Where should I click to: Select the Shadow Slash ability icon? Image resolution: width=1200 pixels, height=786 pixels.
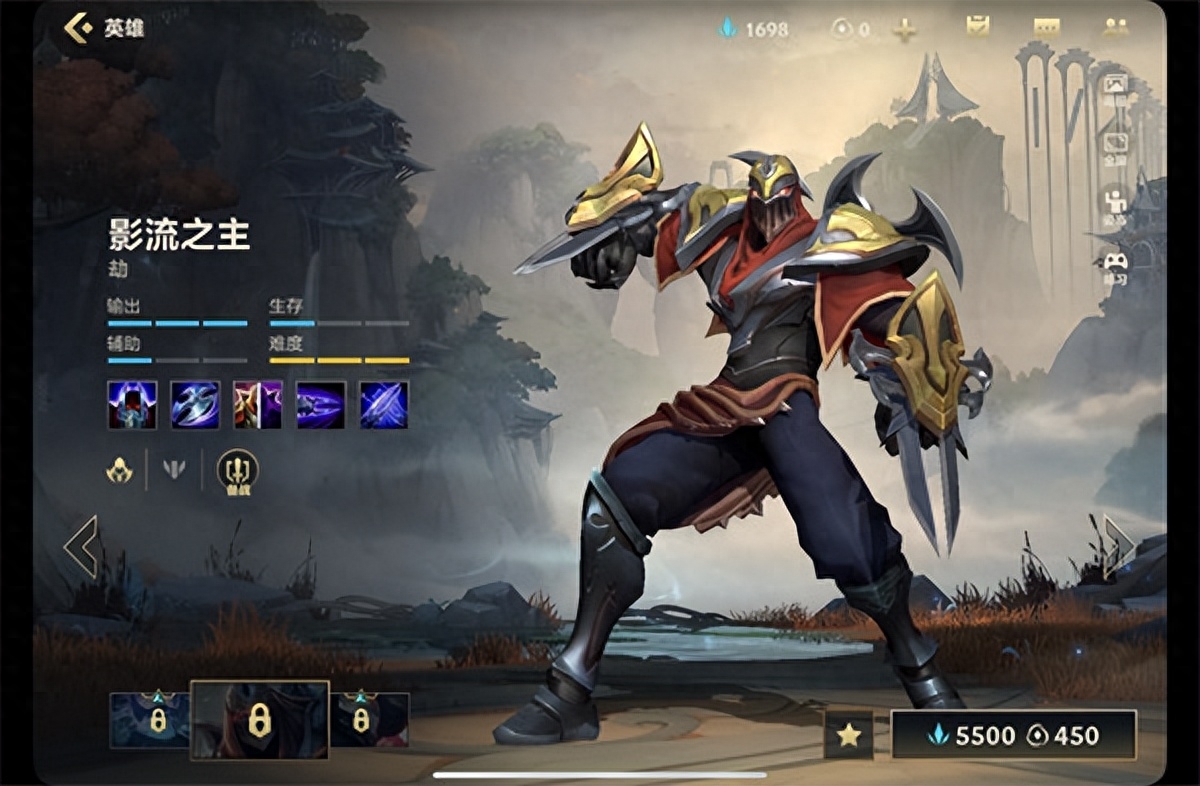[x=321, y=404]
